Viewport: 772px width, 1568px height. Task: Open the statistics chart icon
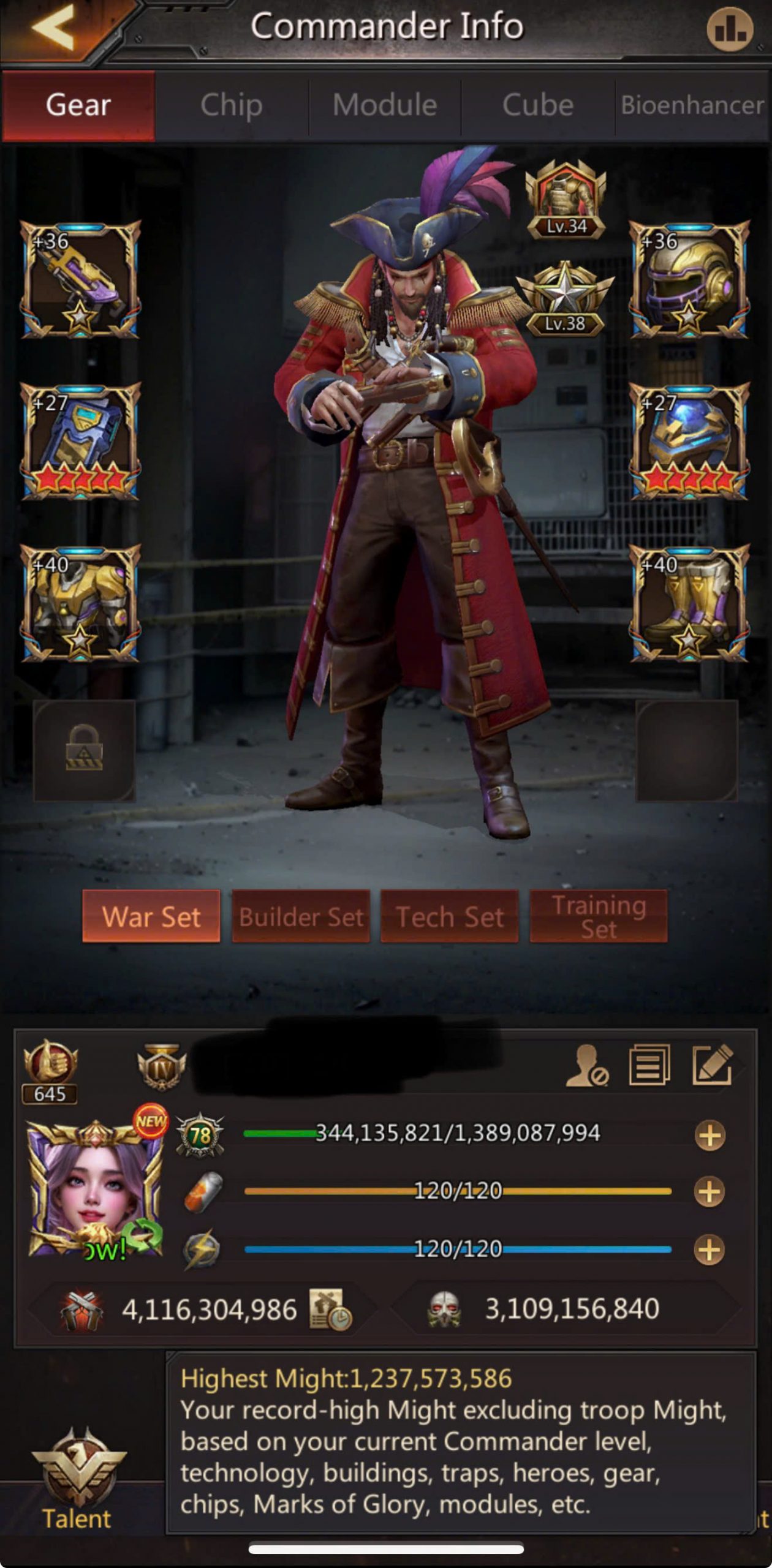730,29
